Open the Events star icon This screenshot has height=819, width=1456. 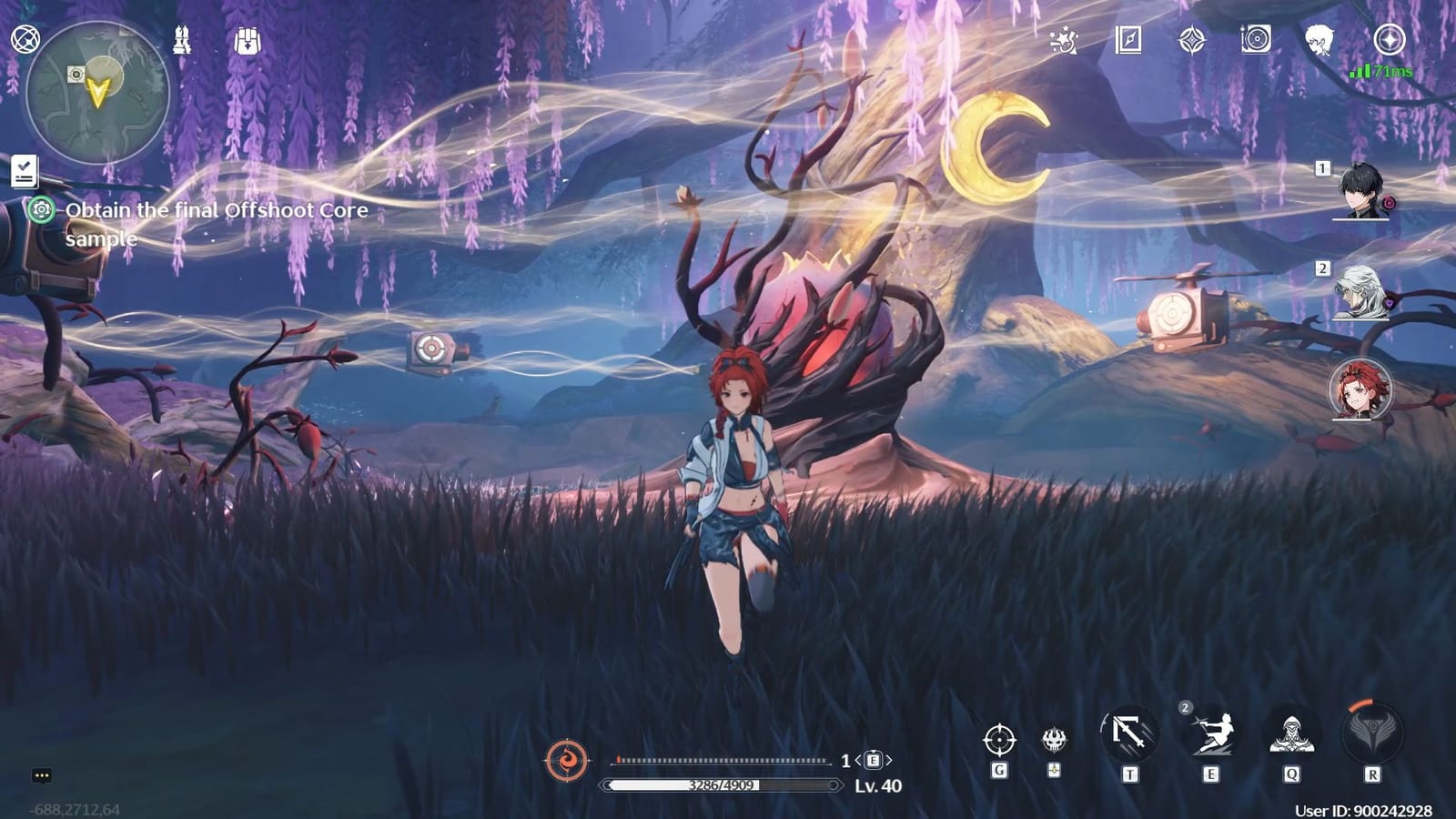click(1065, 41)
